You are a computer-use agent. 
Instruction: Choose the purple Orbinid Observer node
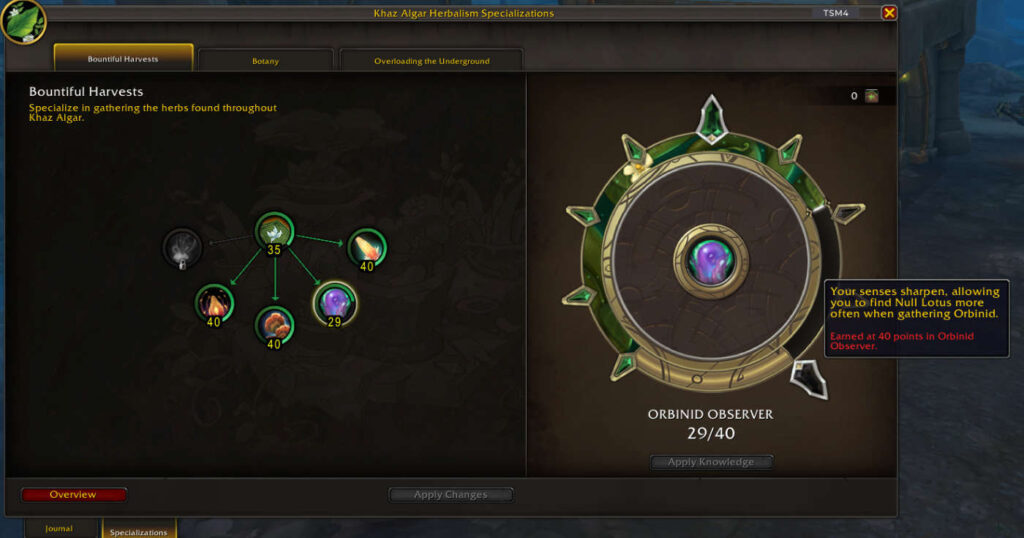tap(334, 302)
